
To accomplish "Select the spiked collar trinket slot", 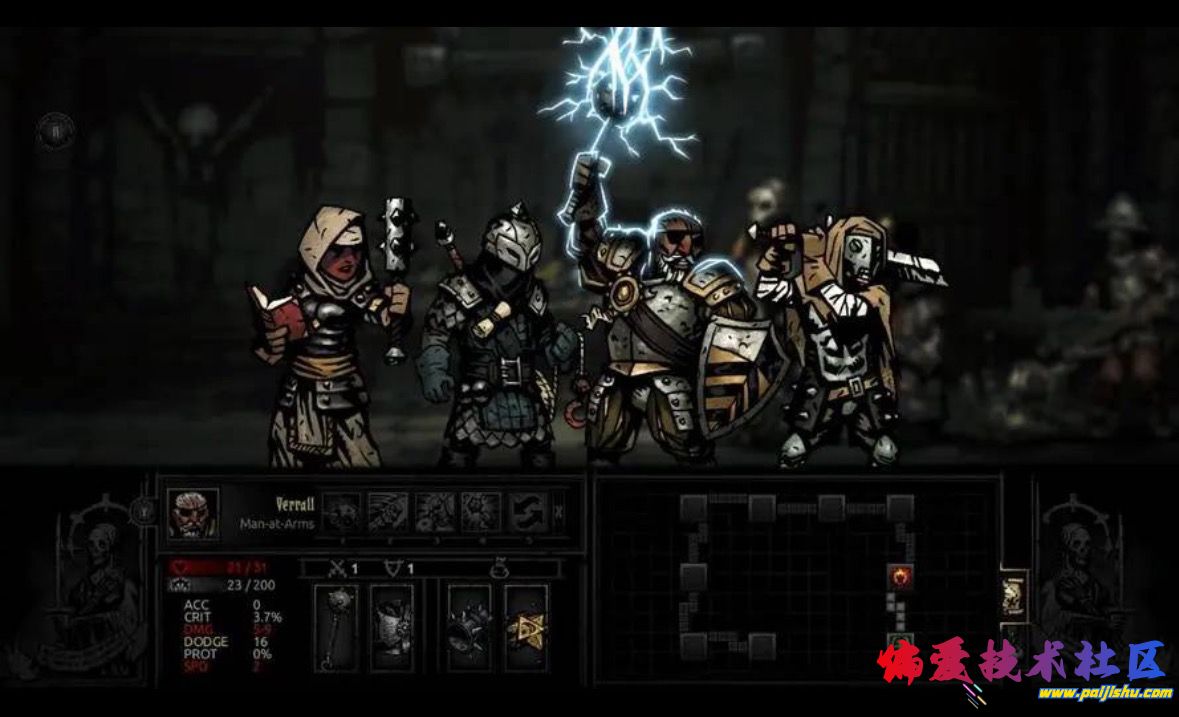I will coord(469,628).
